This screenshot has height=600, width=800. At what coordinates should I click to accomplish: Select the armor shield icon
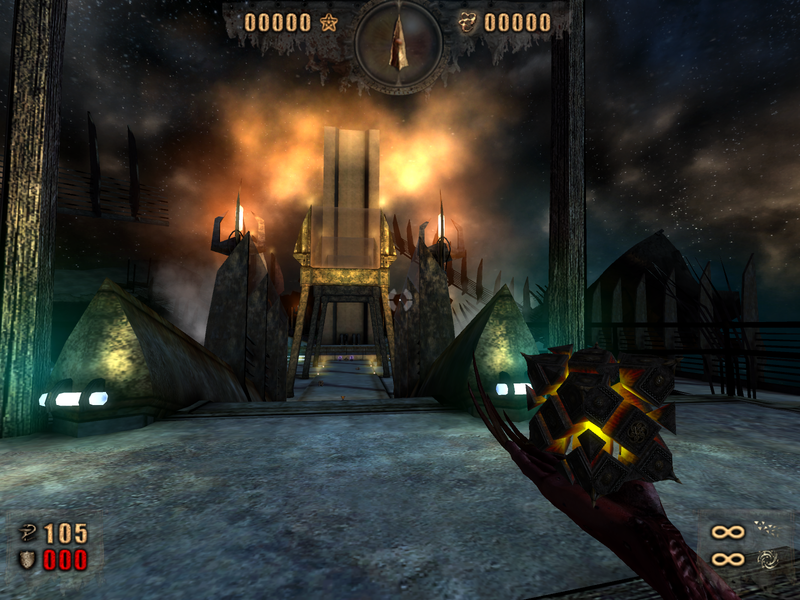[x=27, y=559]
